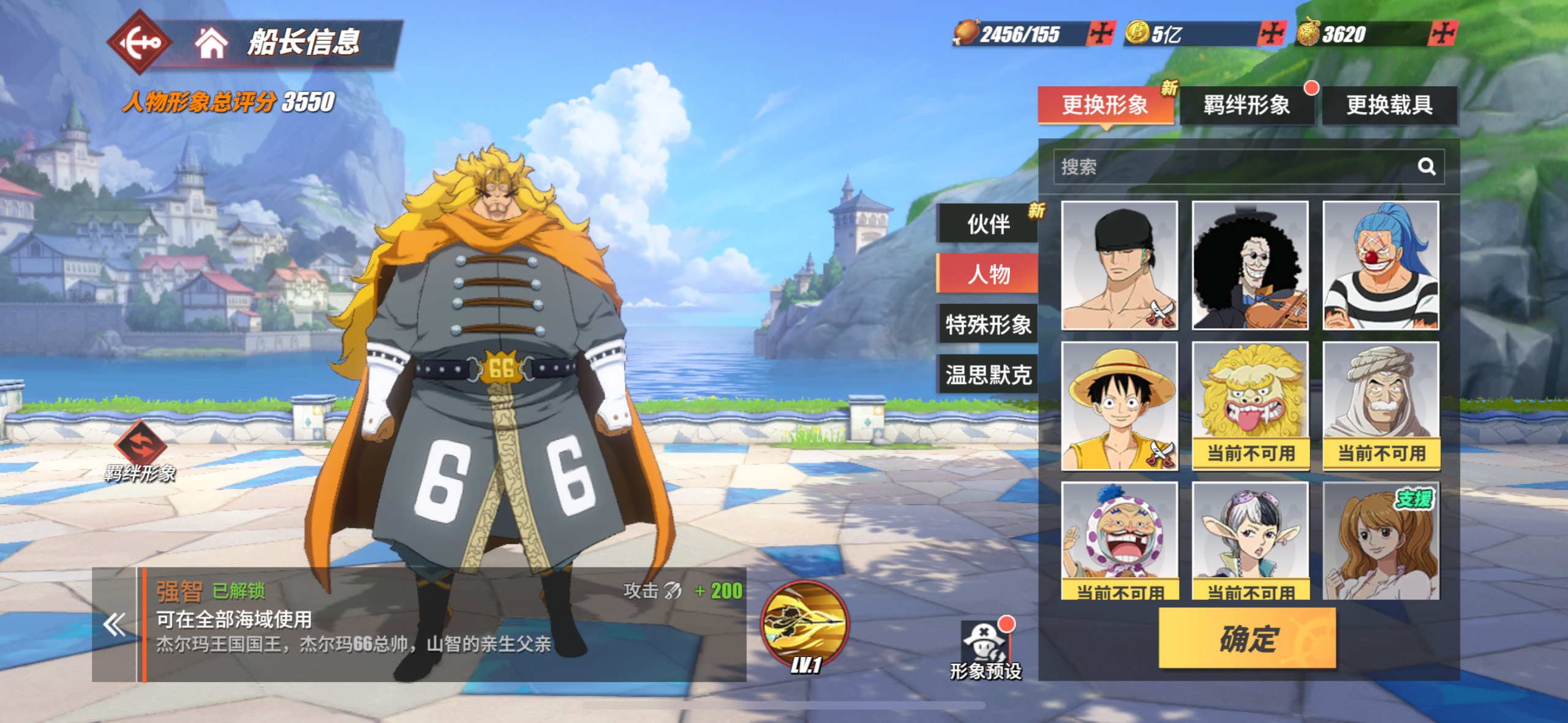The width and height of the screenshot is (1568, 723).
Task: Select the 伙伴 category
Action: pos(988,224)
